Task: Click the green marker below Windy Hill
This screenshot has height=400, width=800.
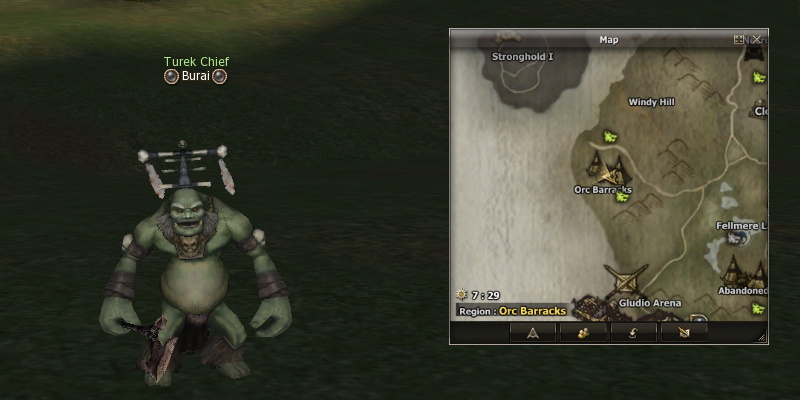Action: point(609,136)
